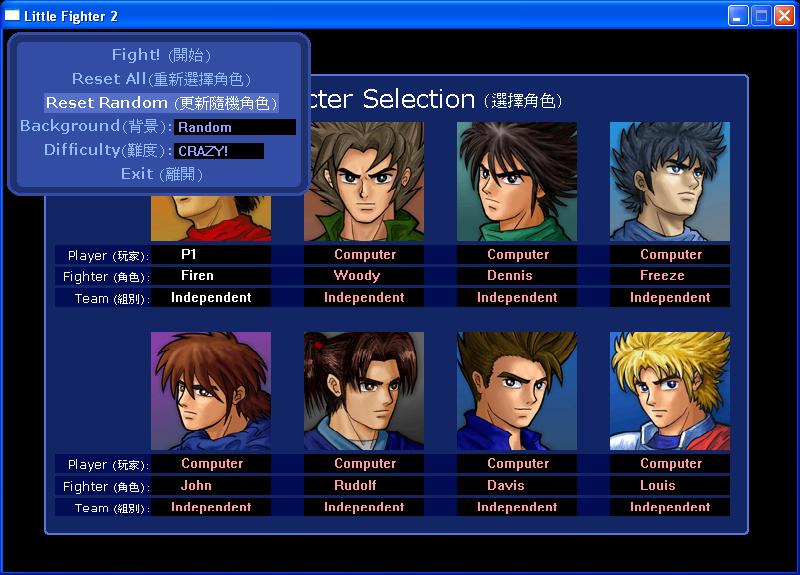Minimize the Little Fighter 2 window

coord(738,15)
